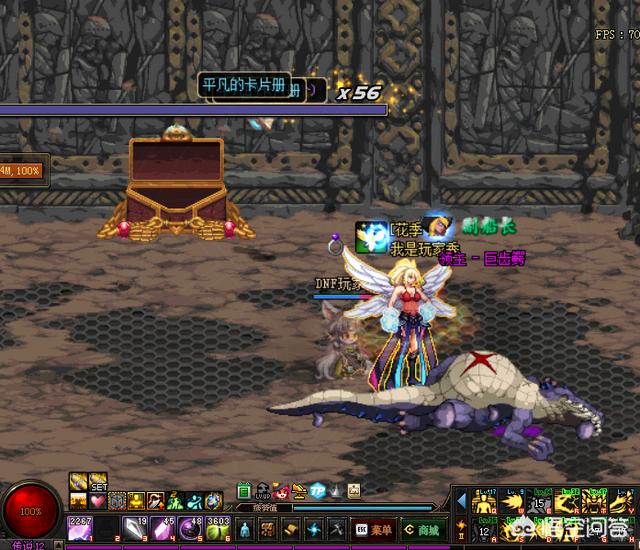This screenshot has height=550, width=640.
Task: Click the TP round icon
Action: (317, 491)
